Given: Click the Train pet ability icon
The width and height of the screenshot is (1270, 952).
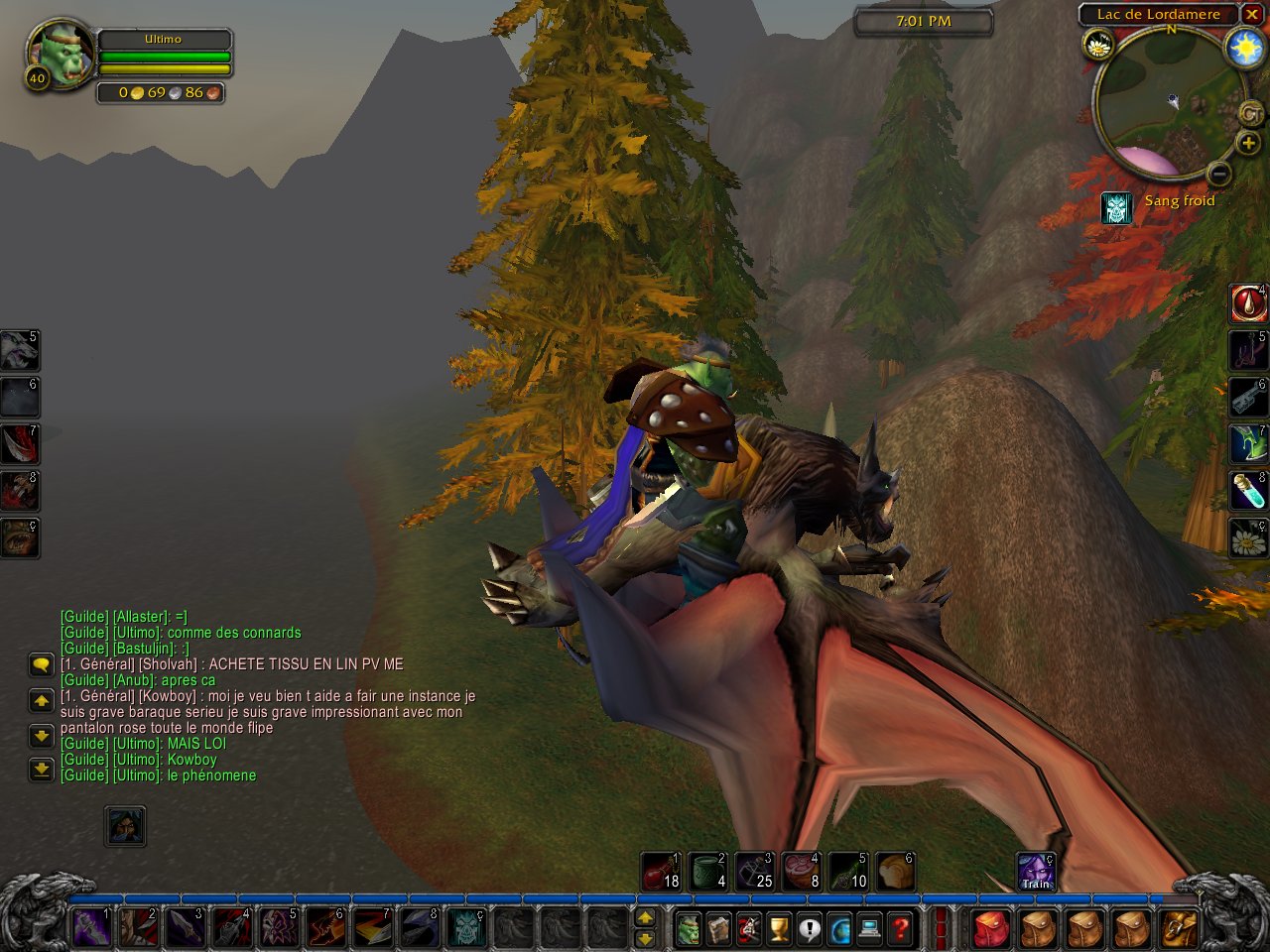Looking at the screenshot, I should 1036,872.
